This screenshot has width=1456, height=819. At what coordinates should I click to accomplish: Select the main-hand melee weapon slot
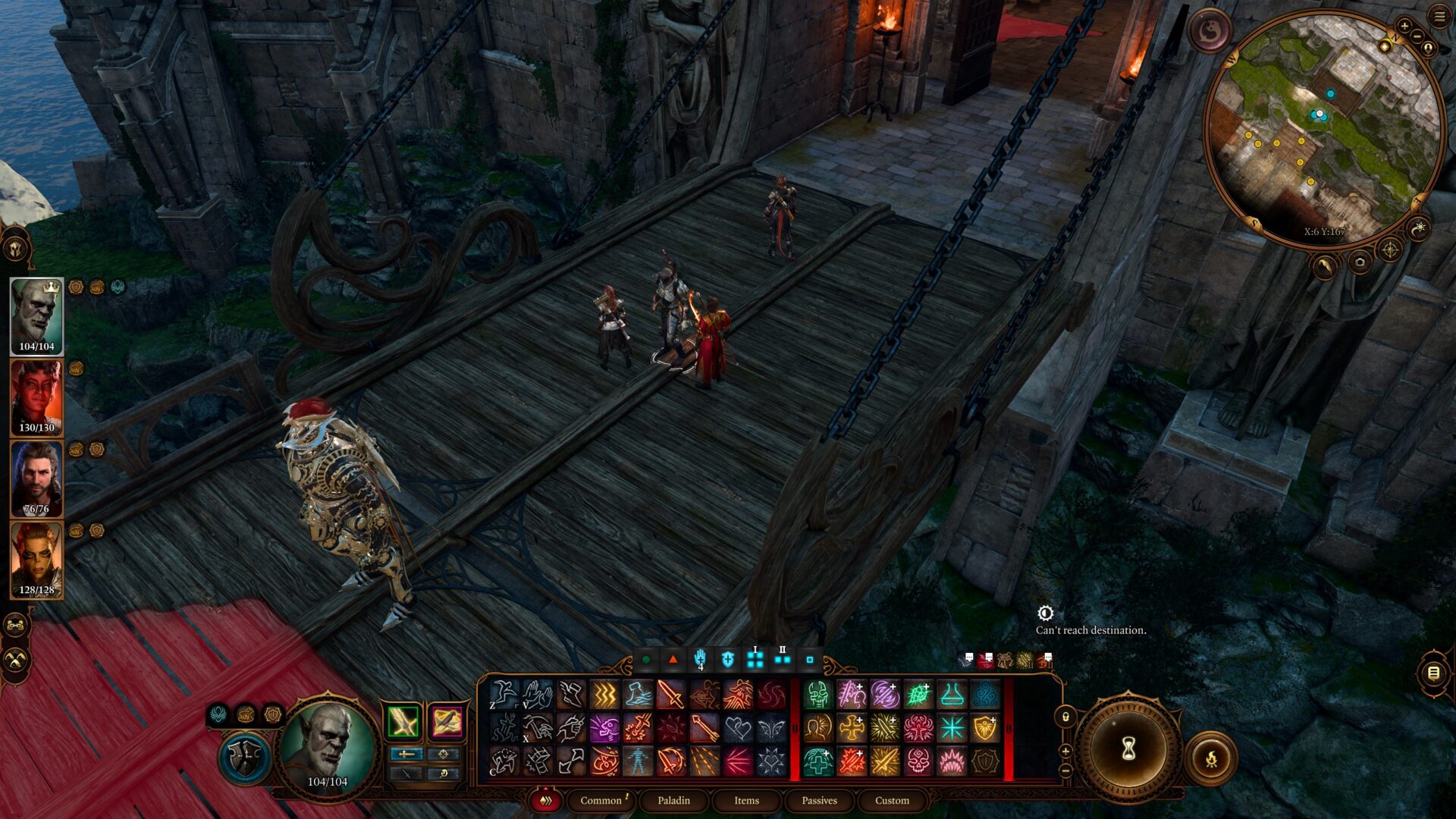point(403,721)
